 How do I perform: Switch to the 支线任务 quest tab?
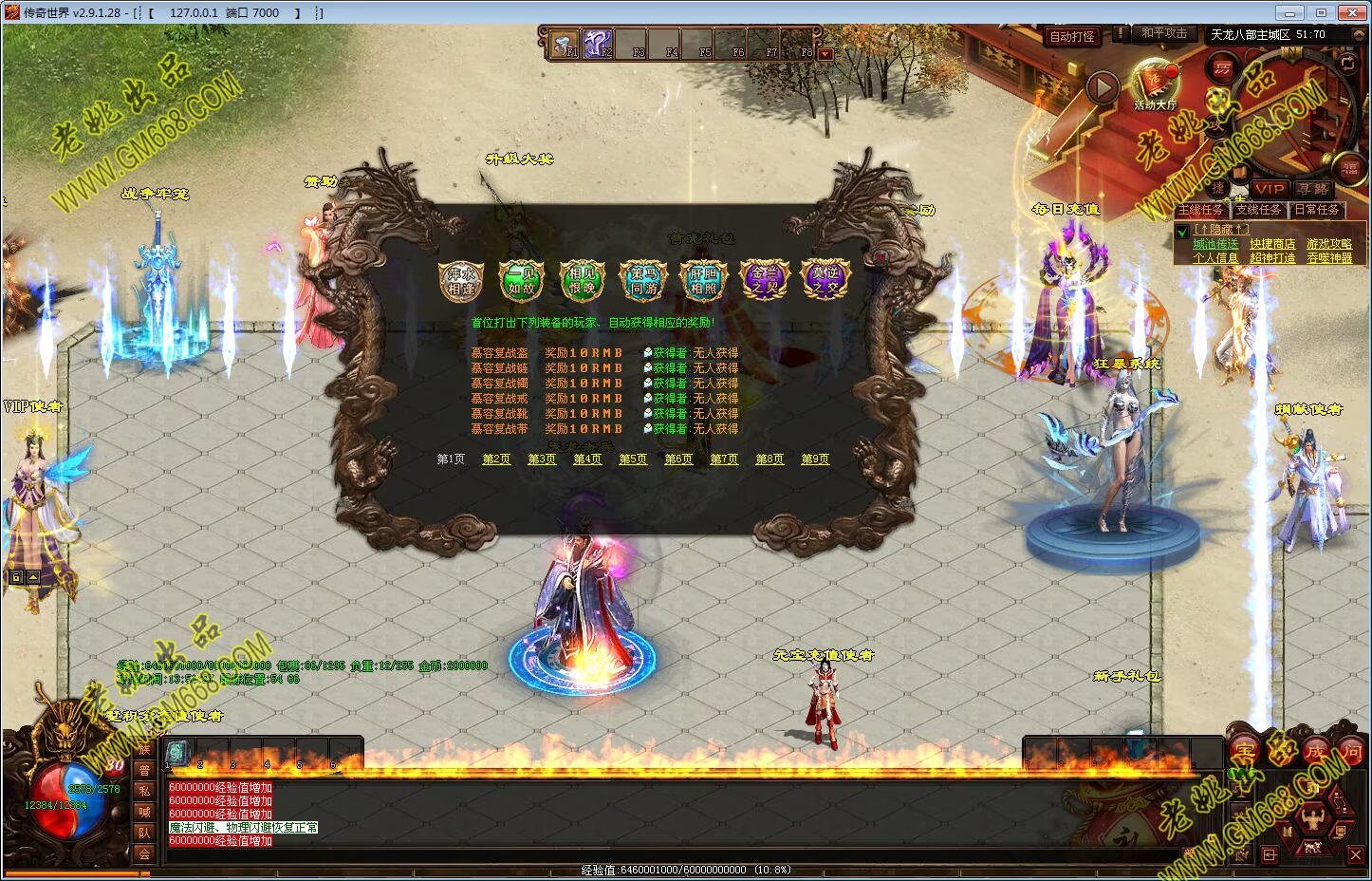(x=1259, y=210)
